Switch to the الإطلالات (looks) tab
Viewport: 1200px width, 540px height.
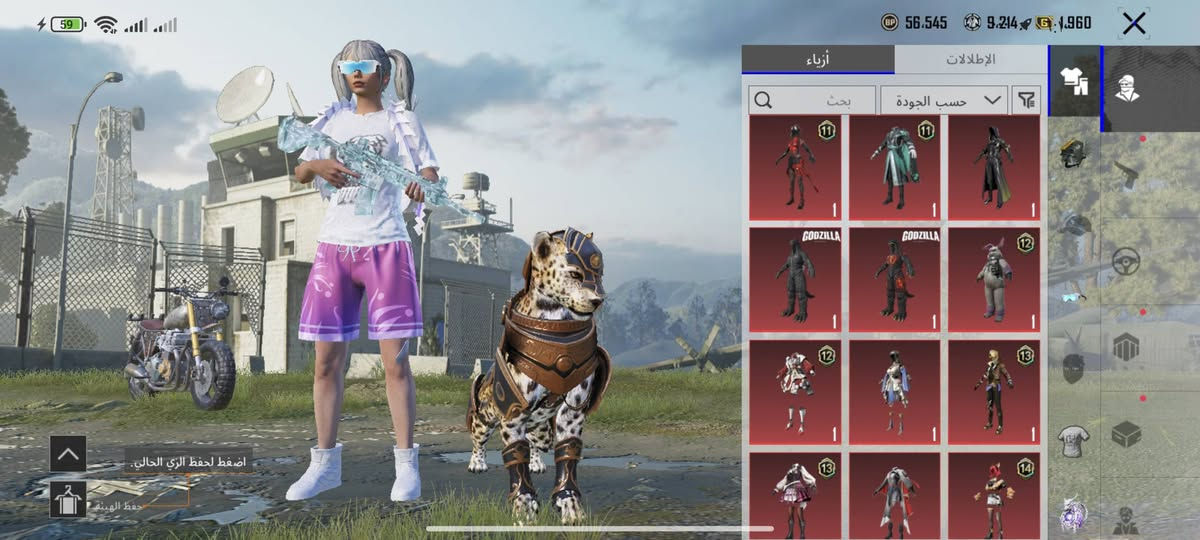pyautogui.click(x=970, y=60)
